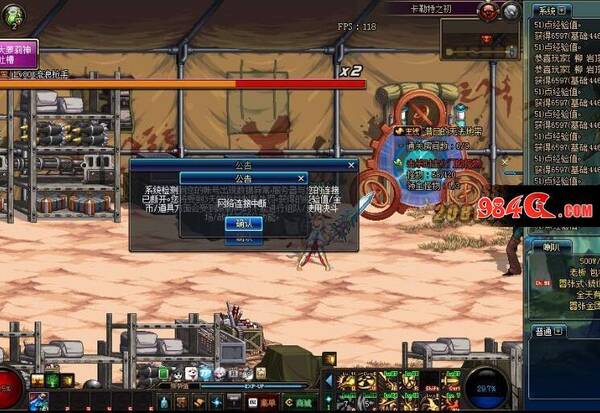Click the red skull icon above the minimap
Viewport: 600px width, 413px height.
click(487, 11)
